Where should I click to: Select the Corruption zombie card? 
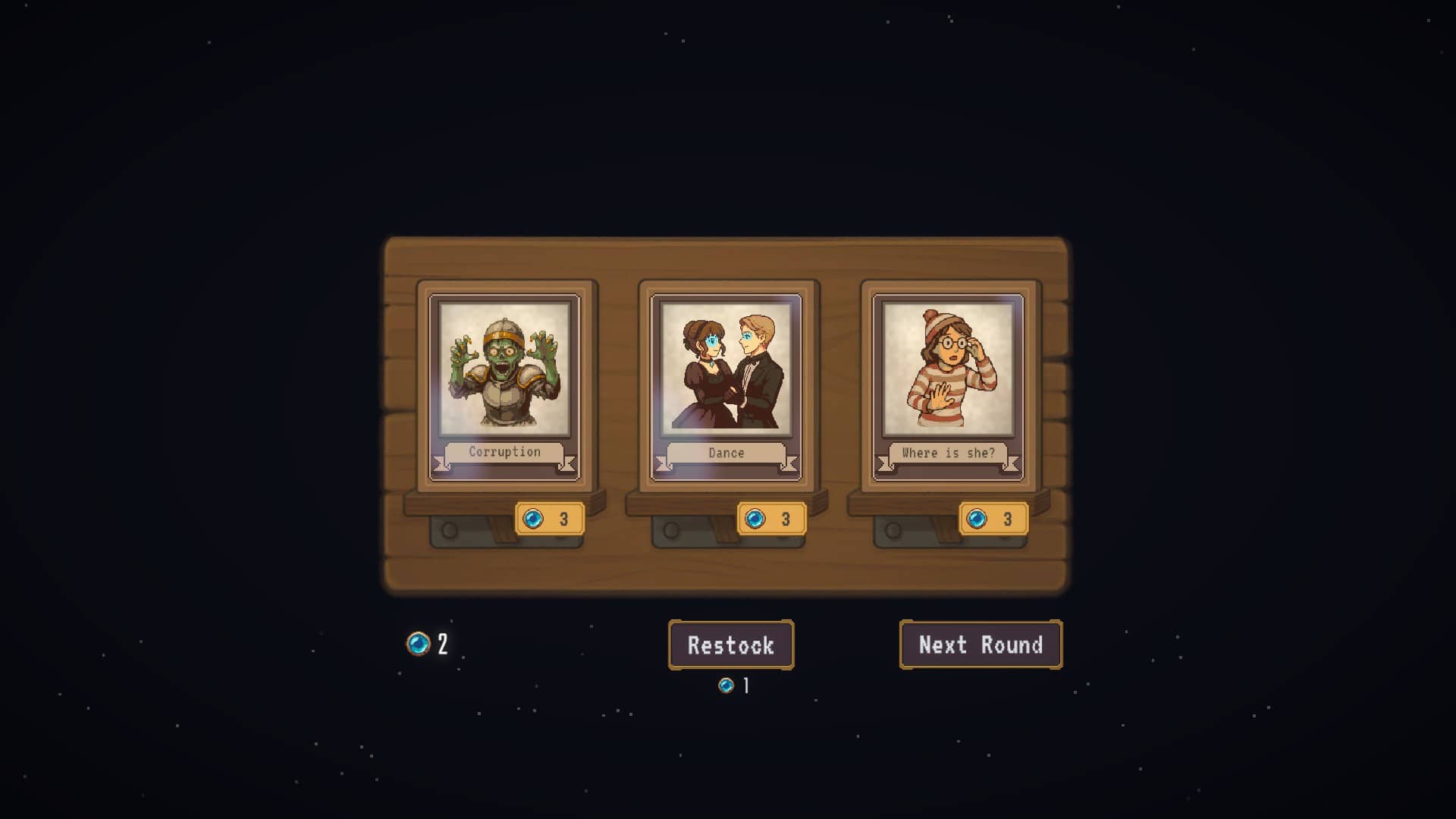point(504,387)
